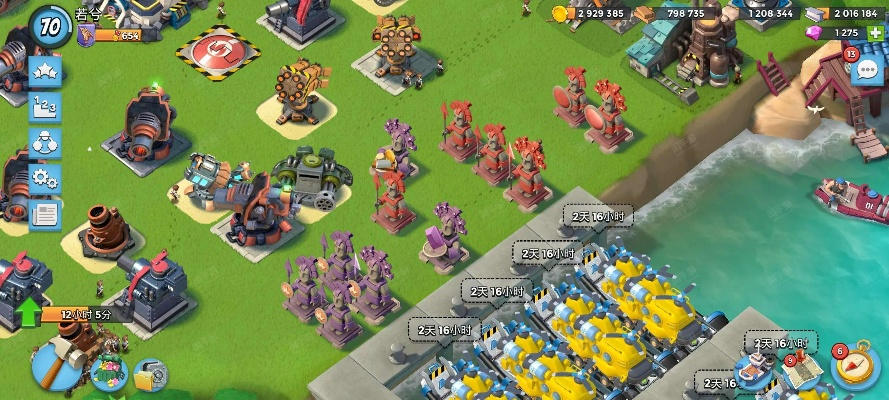
Task: Open the news log document button
Action: (x=45, y=213)
